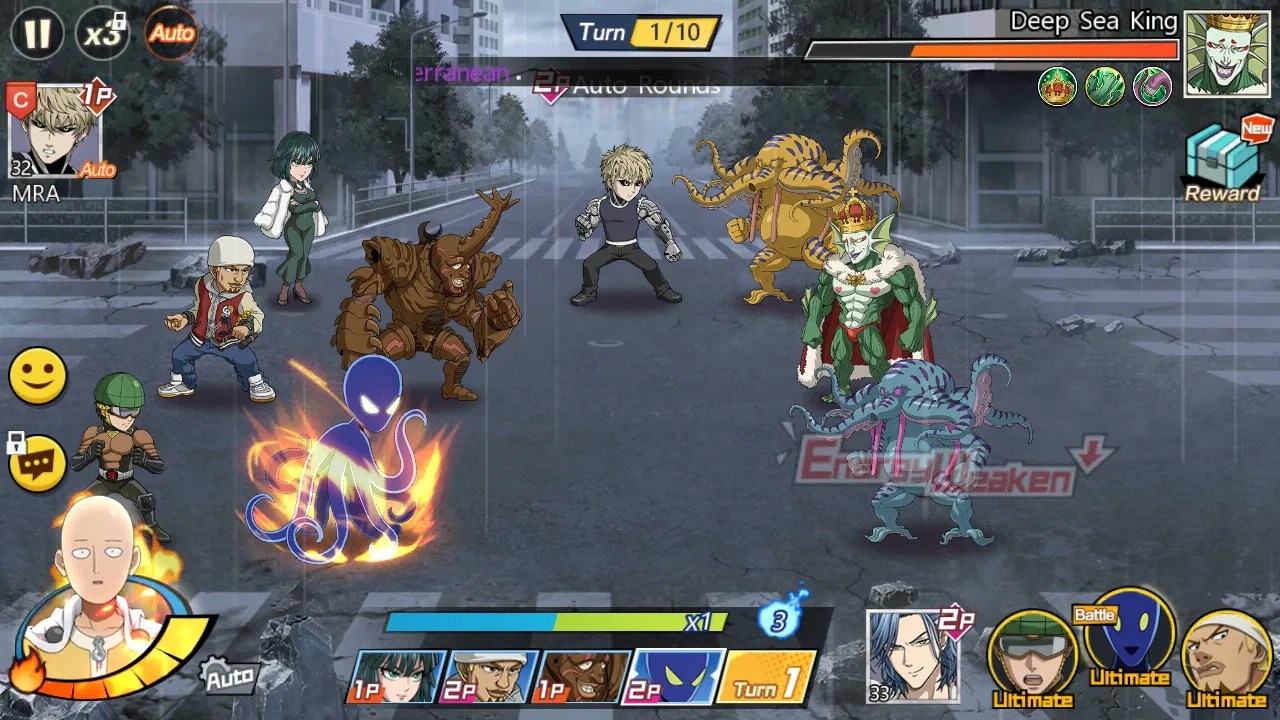1280x720 pixels.
Task: Inspect the green leaf buff icon
Action: click(x=1105, y=86)
